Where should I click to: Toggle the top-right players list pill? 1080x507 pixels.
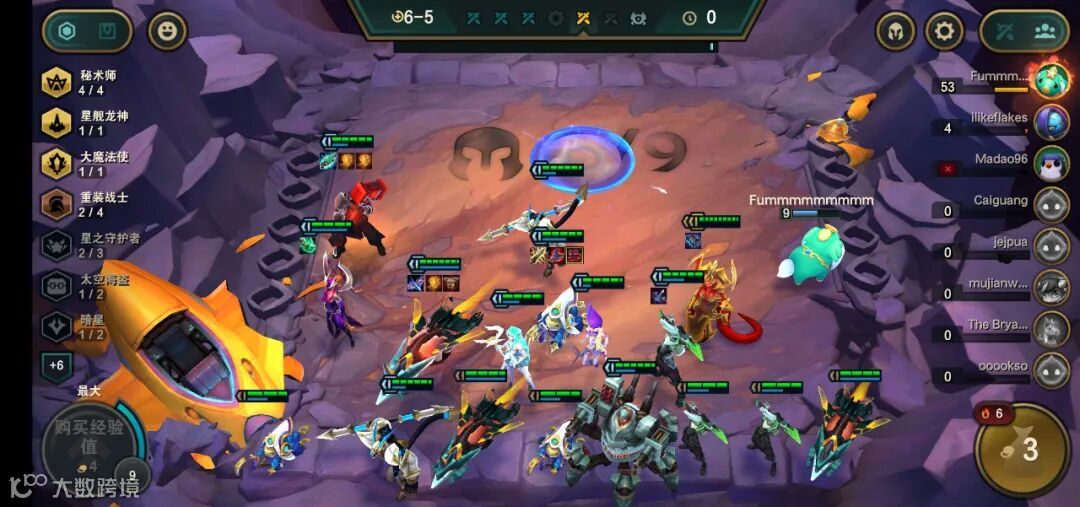point(1024,31)
